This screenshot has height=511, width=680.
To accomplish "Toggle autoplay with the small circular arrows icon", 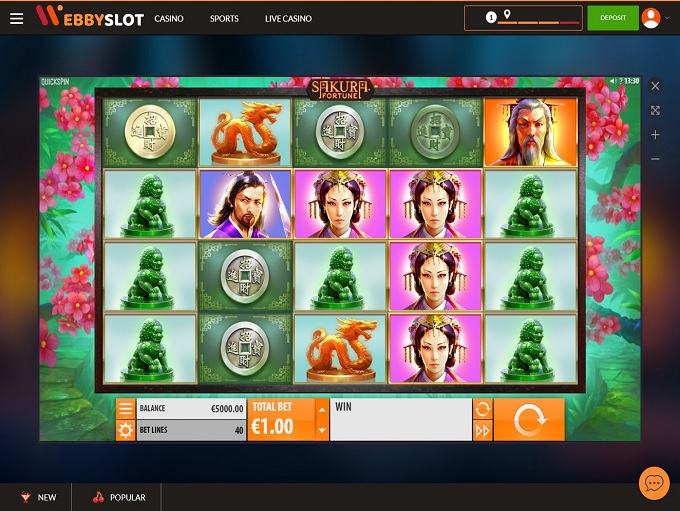I will [482, 409].
